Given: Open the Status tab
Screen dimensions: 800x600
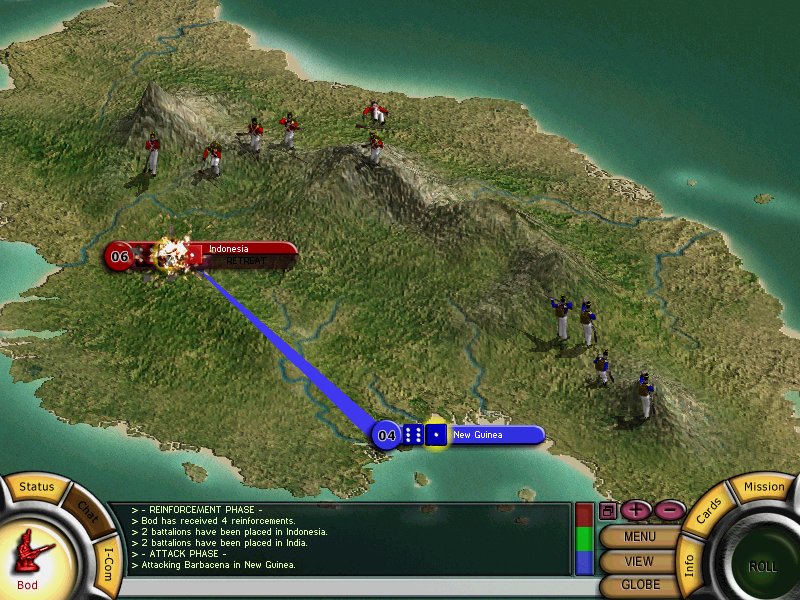Looking at the screenshot, I should point(36,487).
